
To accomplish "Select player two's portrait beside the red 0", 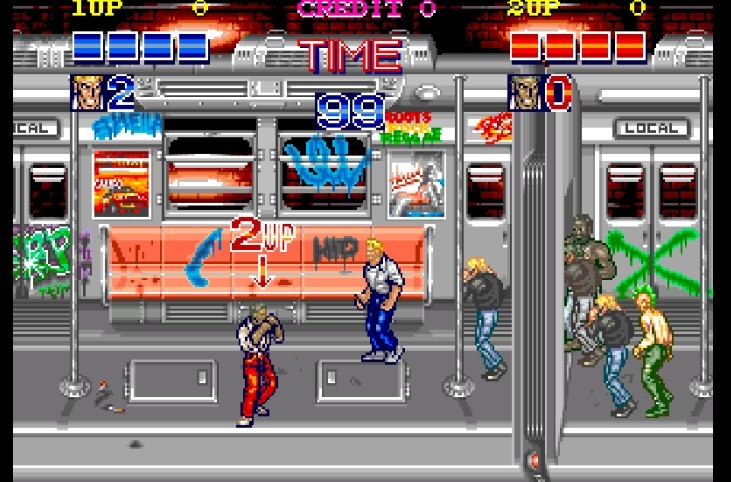I will tap(525, 93).
